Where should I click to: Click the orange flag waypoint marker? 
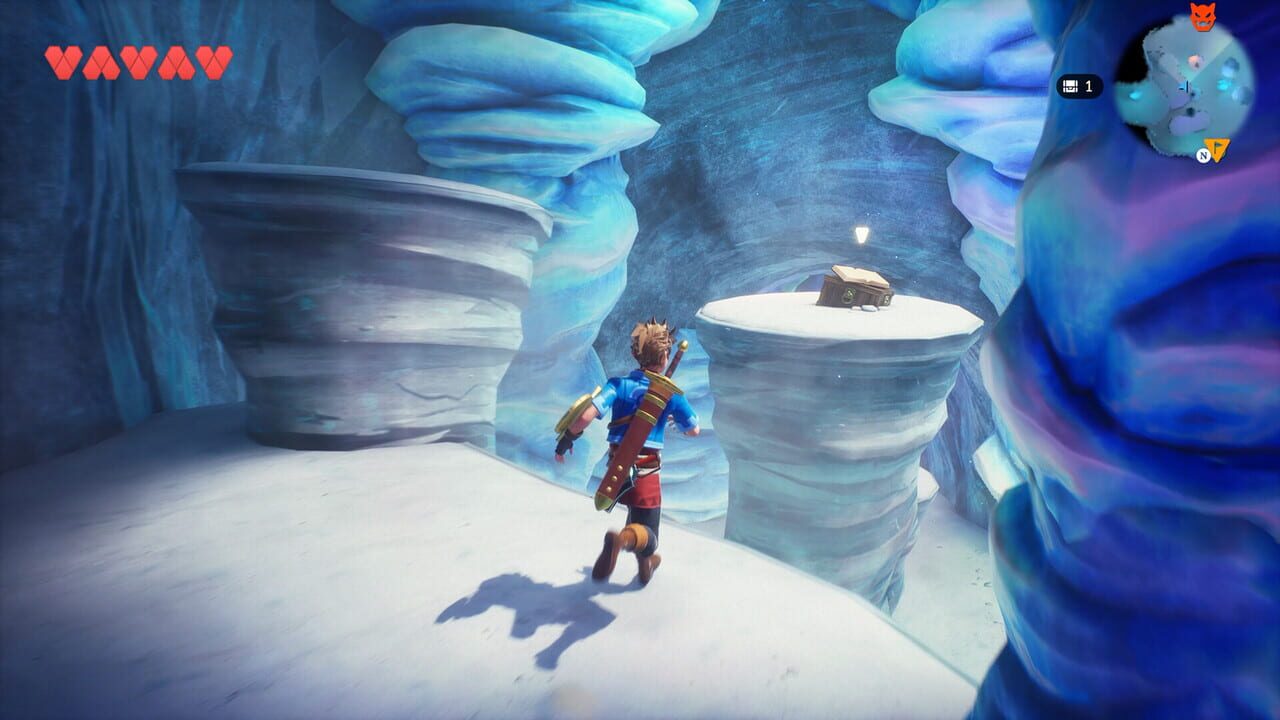[x=1218, y=150]
